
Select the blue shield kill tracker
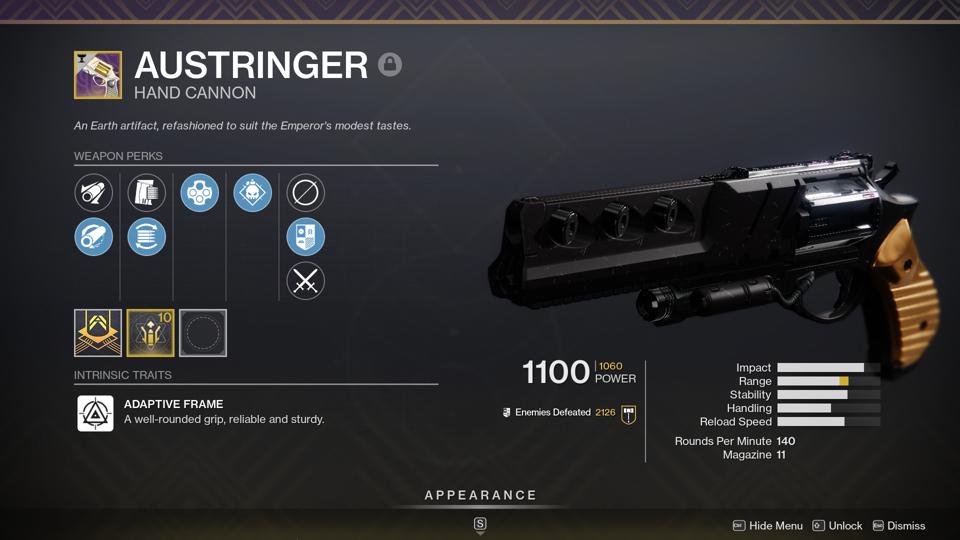pos(306,237)
